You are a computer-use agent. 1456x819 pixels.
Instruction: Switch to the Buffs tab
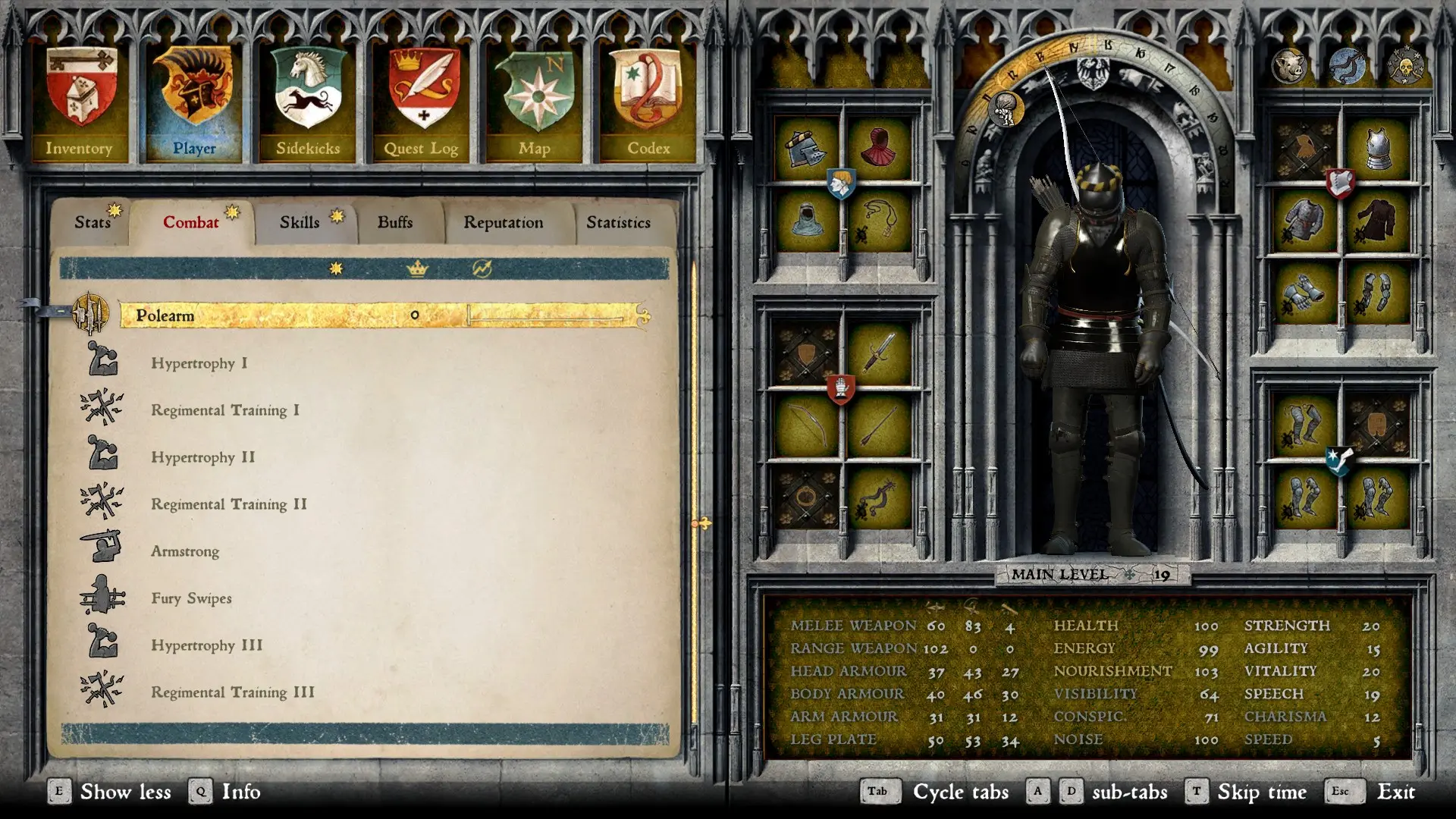tap(394, 222)
